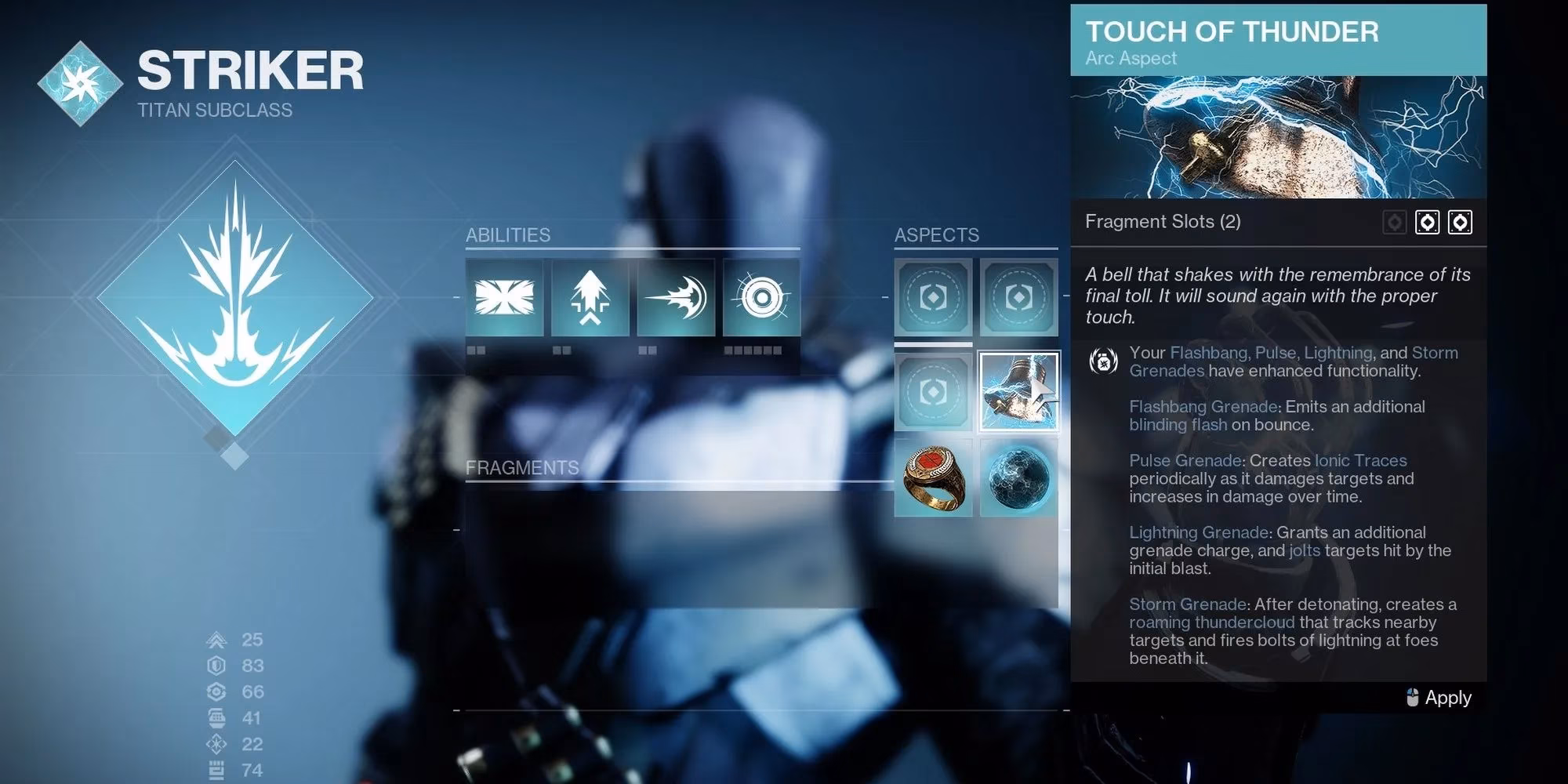Select the top-left empty aspect slot
The width and height of the screenshot is (1568, 784).
pos(933,299)
